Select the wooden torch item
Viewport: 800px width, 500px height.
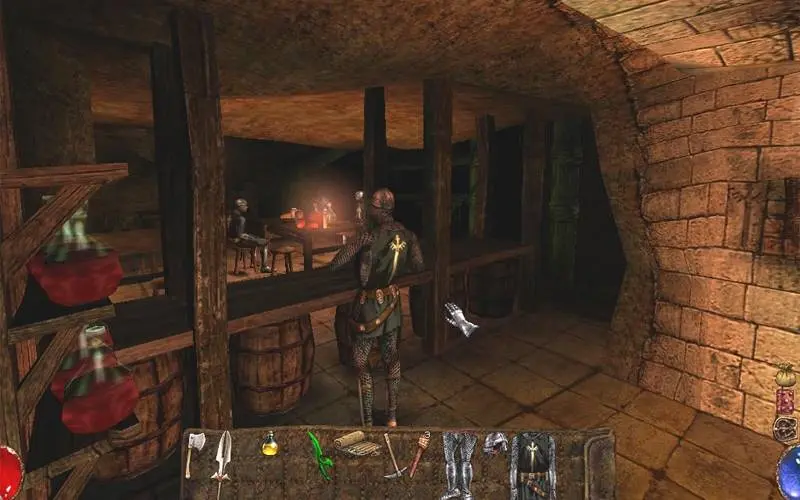coord(420,452)
